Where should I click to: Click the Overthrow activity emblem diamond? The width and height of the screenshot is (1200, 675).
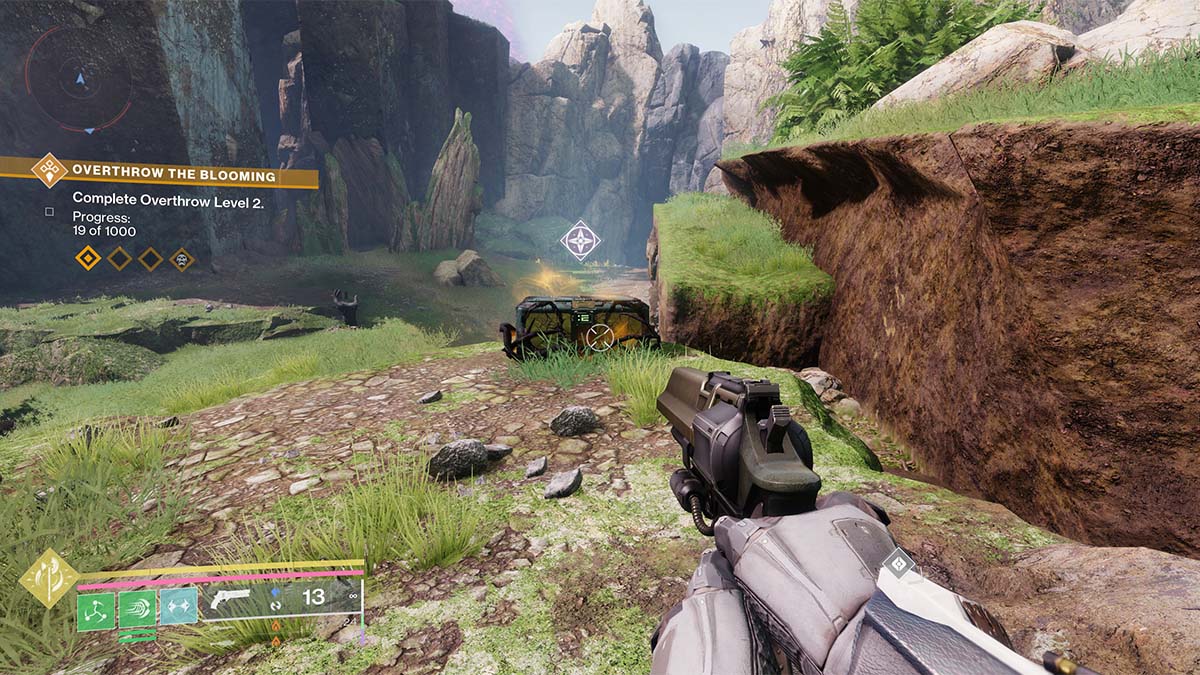click(49, 170)
